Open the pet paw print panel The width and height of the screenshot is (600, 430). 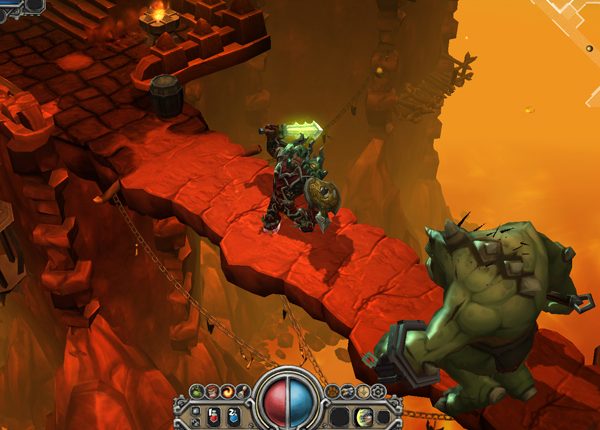click(x=332, y=391)
